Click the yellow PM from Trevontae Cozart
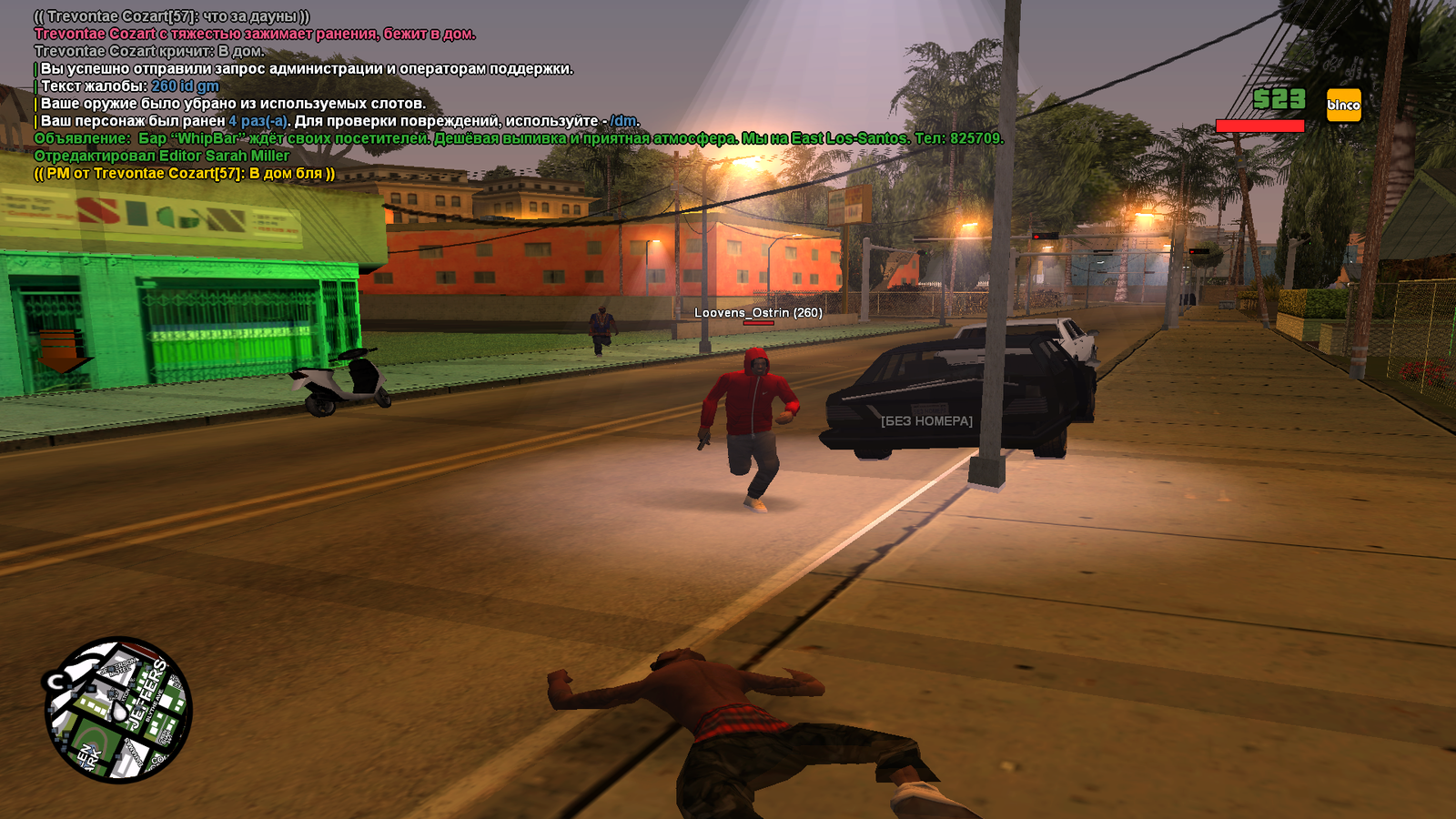Viewport: 1456px width, 819px height. [x=185, y=173]
